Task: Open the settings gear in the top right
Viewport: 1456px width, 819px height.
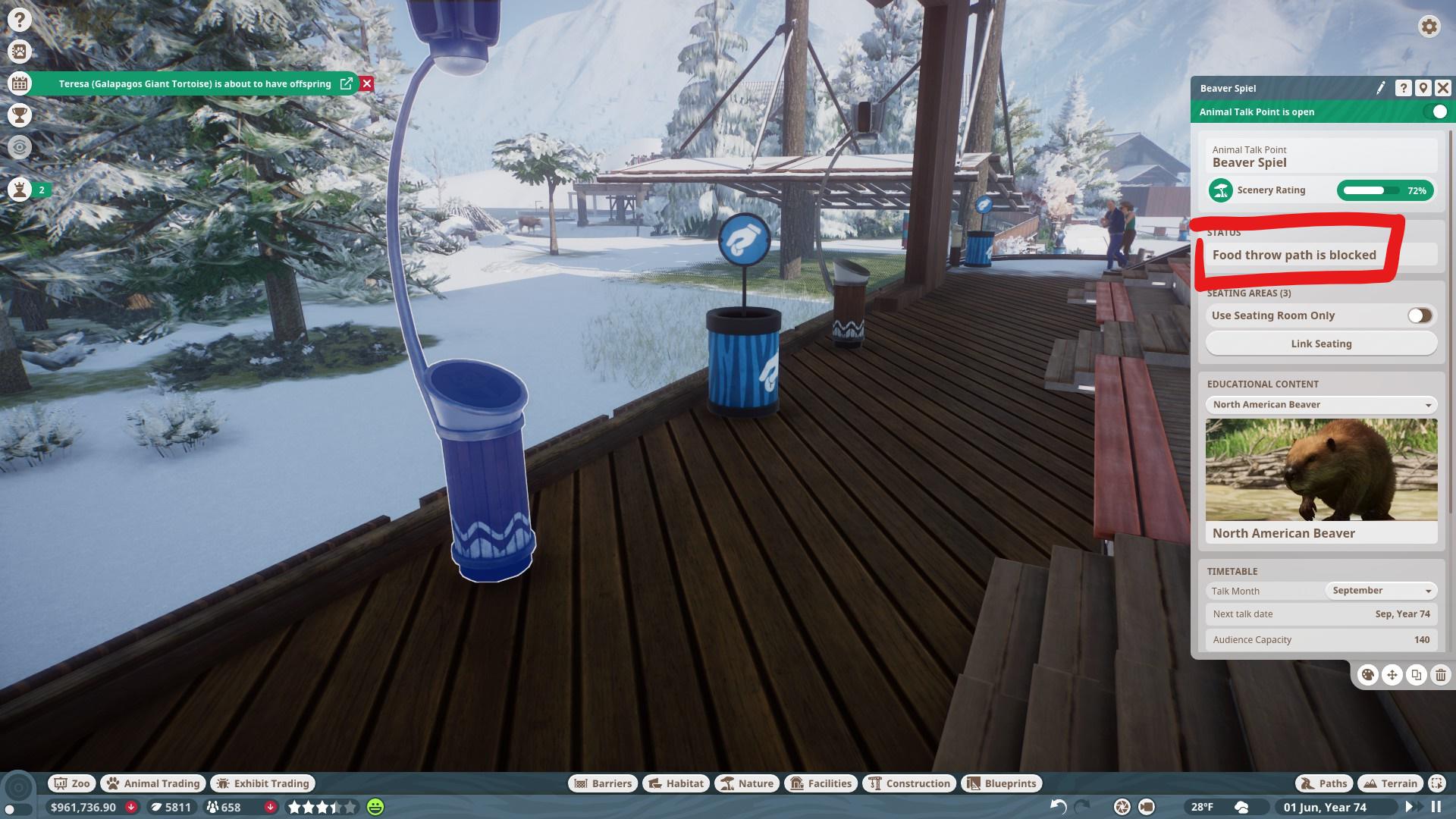Action: pos(1429,27)
